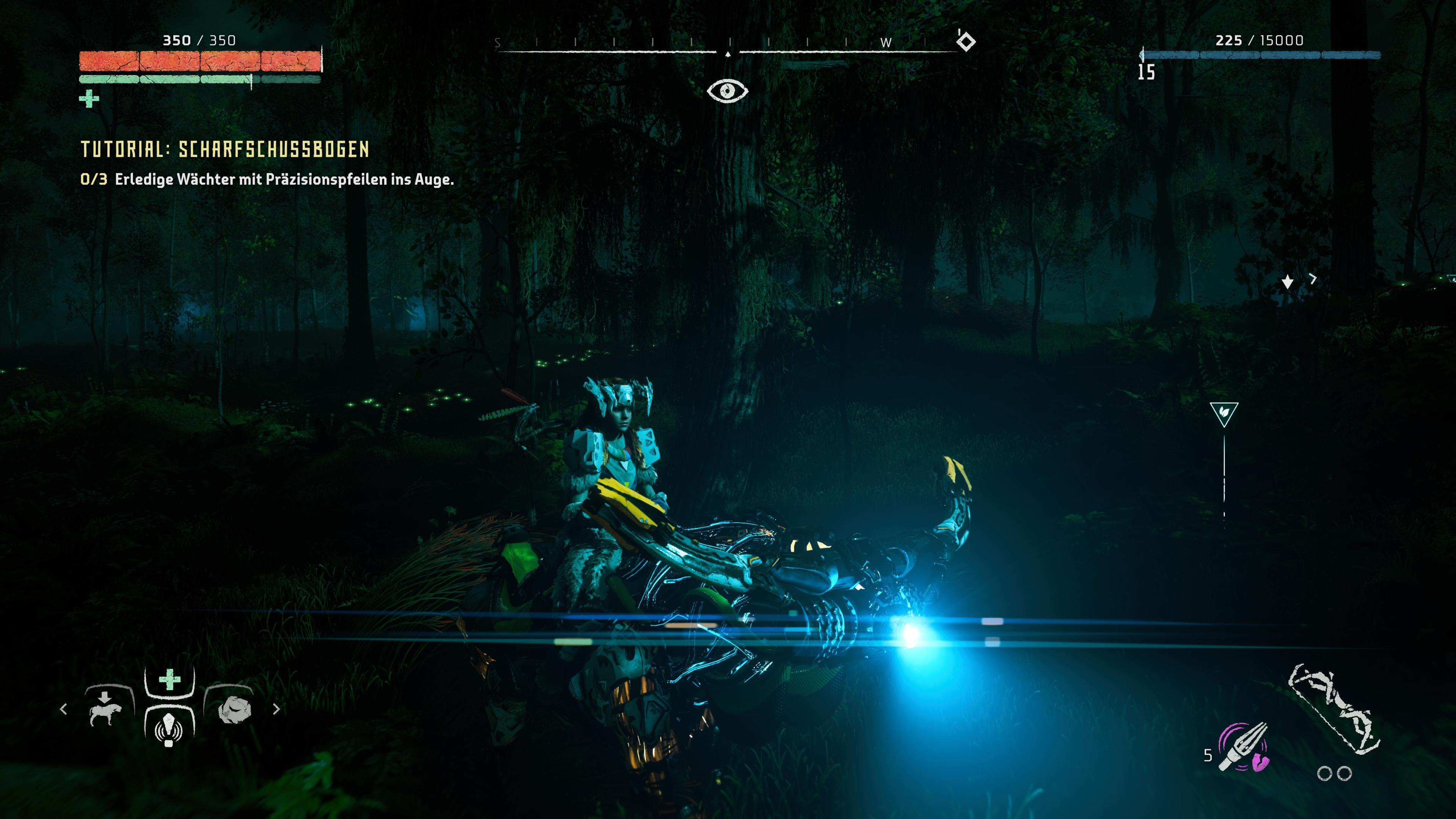
Task: Cycle tools with the left arrow
Action: (63, 709)
